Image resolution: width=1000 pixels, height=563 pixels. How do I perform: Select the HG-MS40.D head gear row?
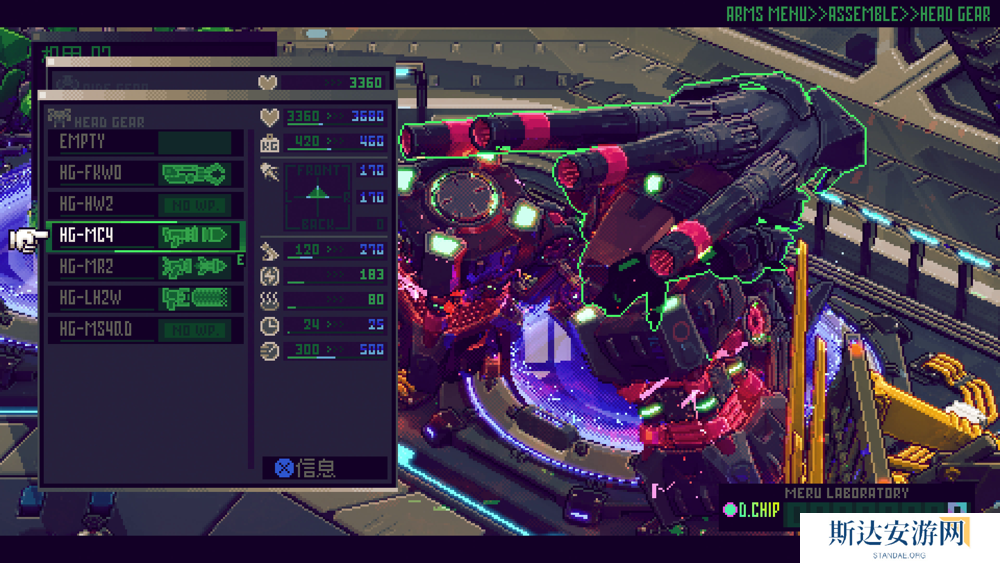(145, 330)
